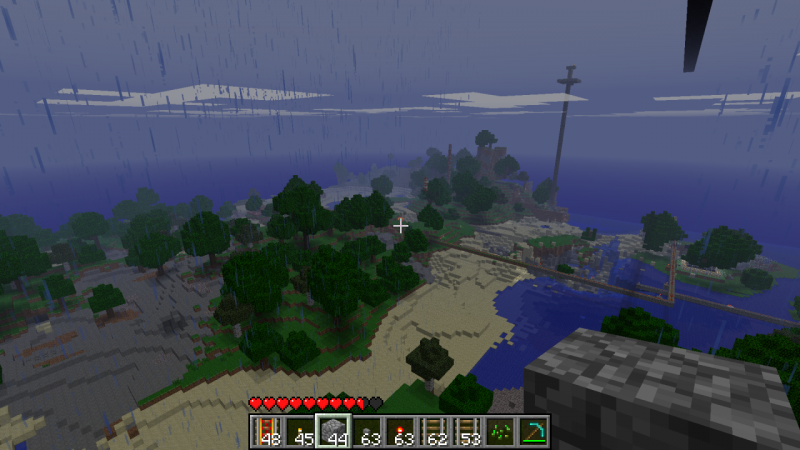Select the cobblestone block slot

333,430
